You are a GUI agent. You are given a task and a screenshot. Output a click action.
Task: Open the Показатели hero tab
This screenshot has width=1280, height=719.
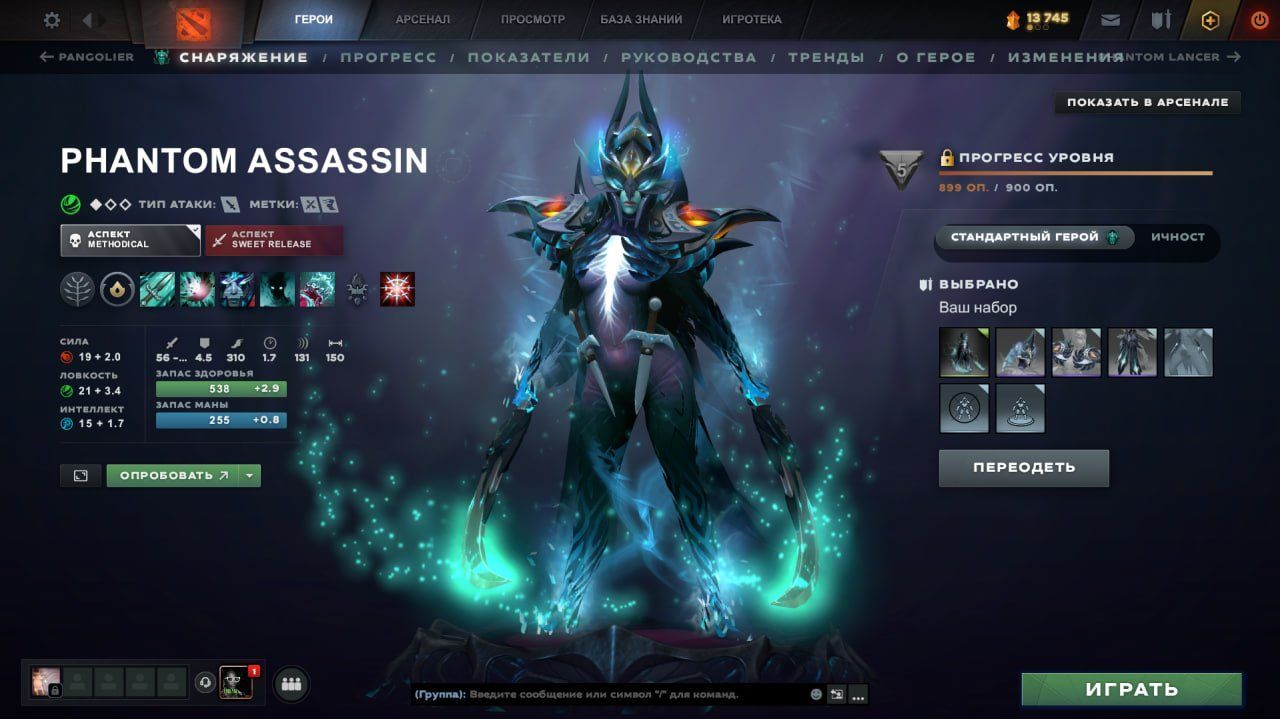(528, 57)
